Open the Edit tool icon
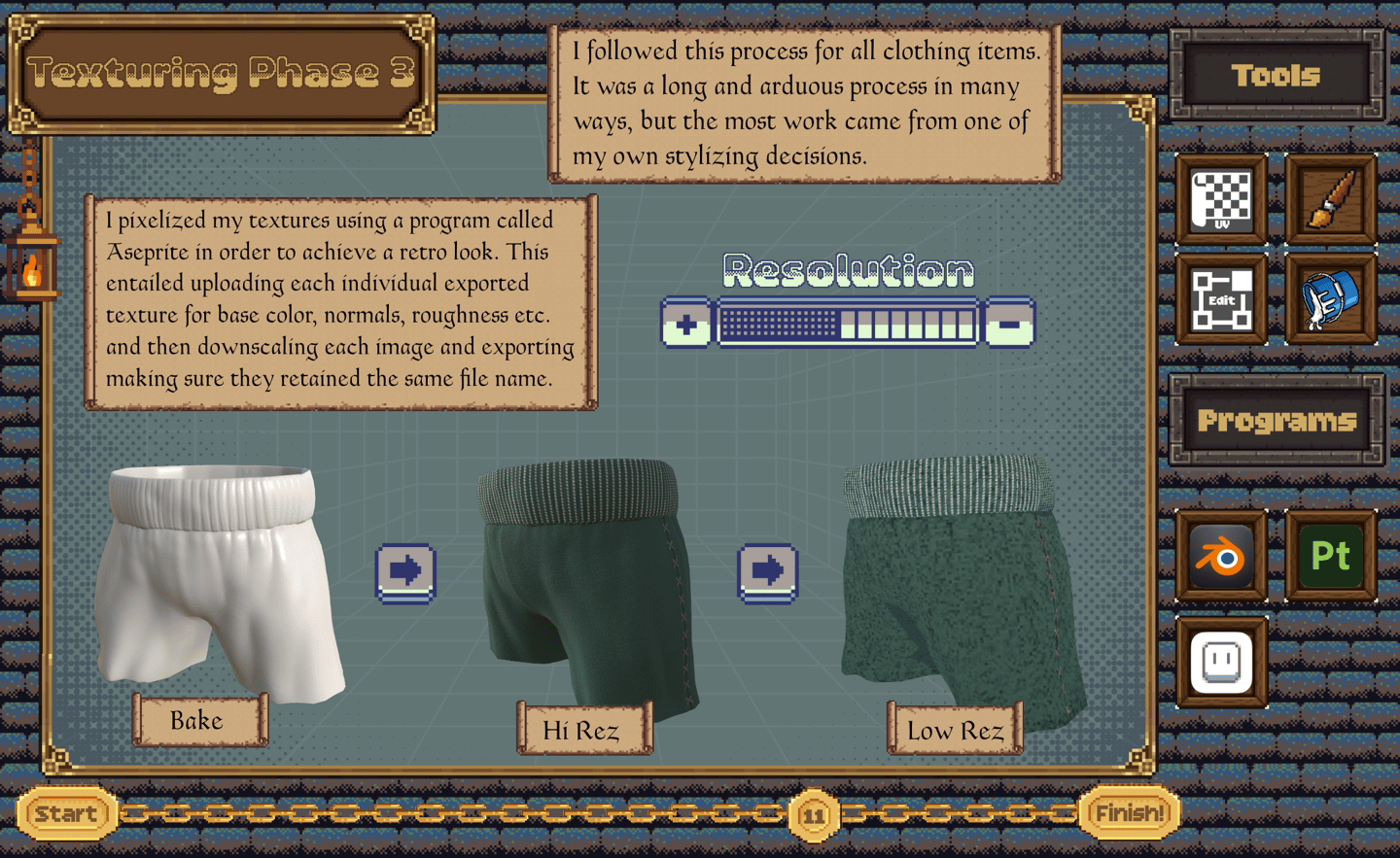This screenshot has height=858, width=1400. [x=1221, y=300]
